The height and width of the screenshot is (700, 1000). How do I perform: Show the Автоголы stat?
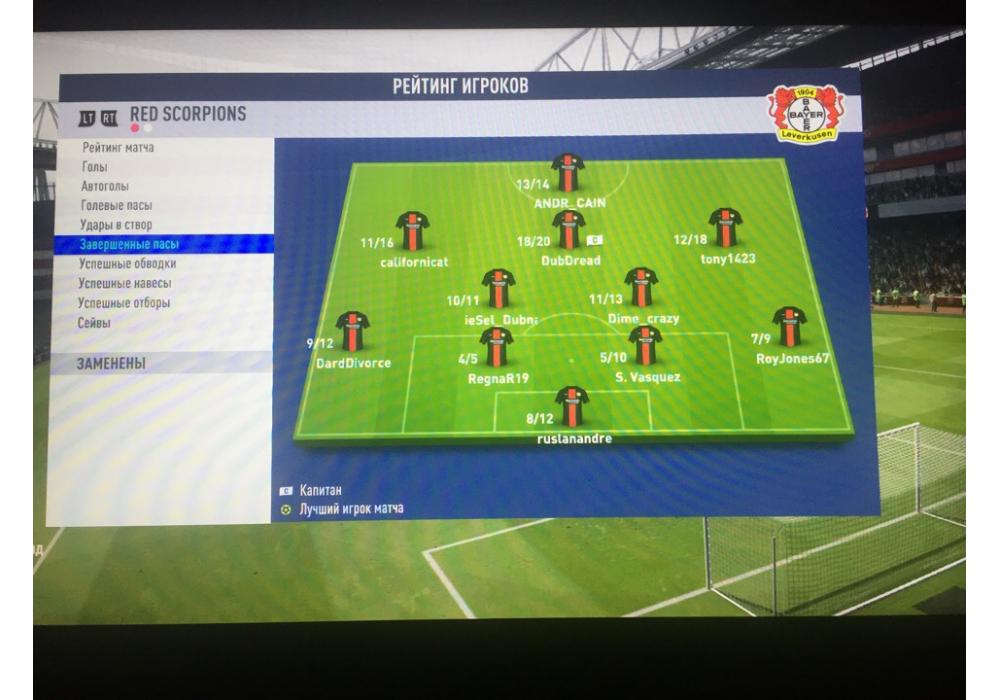pyautogui.click(x=105, y=186)
